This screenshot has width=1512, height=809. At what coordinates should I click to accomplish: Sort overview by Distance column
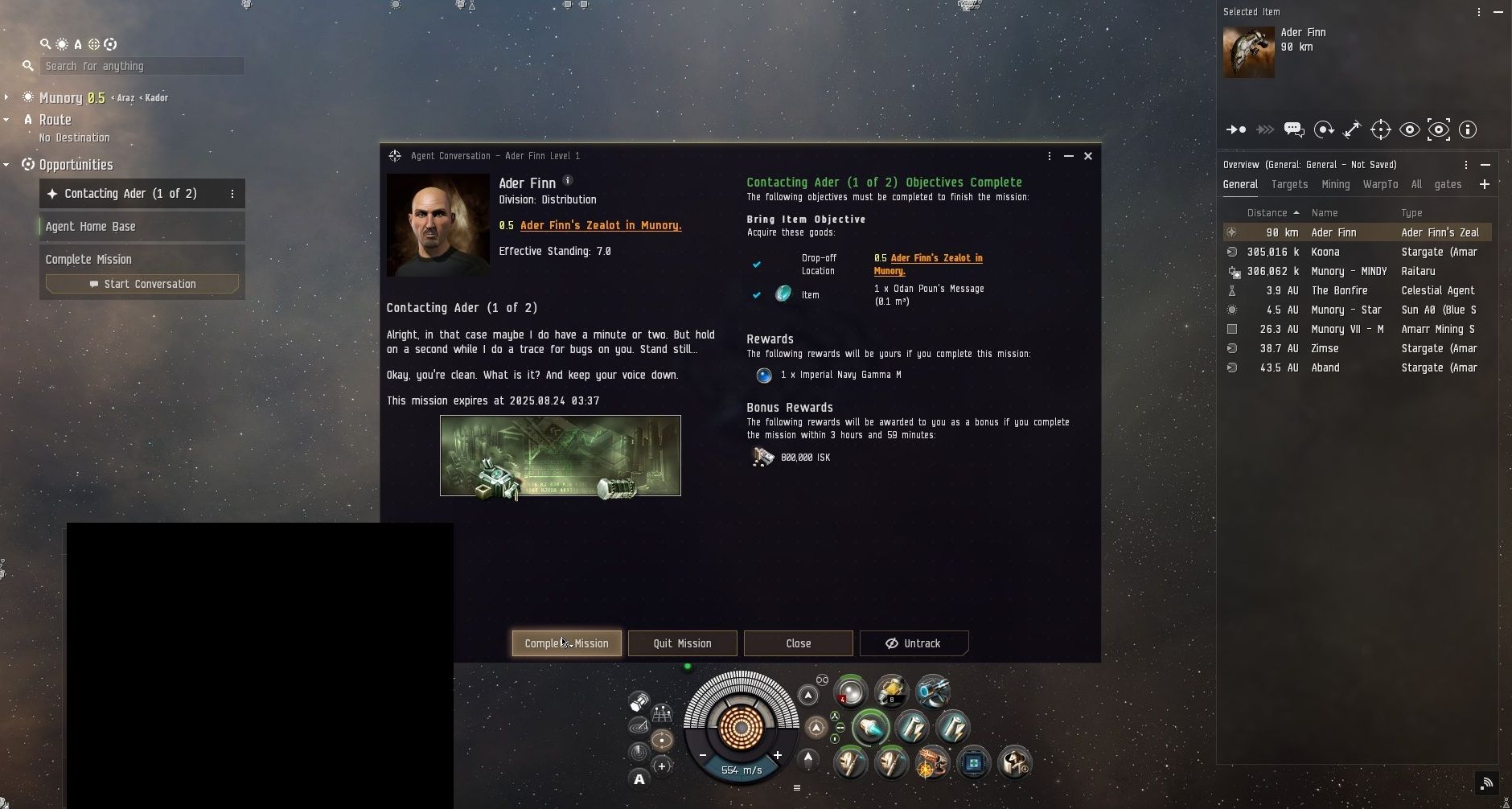click(x=1267, y=213)
